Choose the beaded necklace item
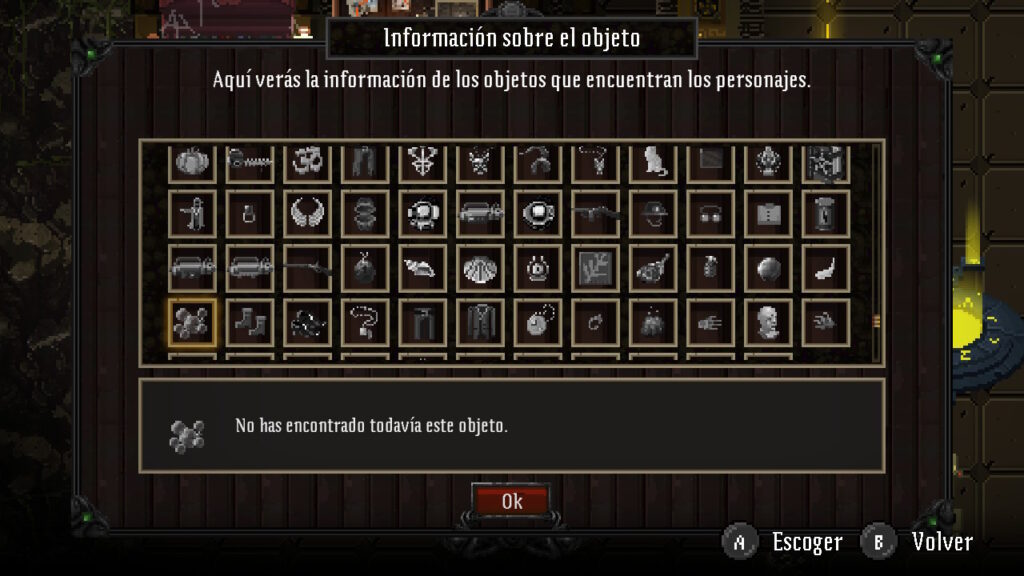Image resolution: width=1024 pixels, height=576 pixels. [365, 323]
